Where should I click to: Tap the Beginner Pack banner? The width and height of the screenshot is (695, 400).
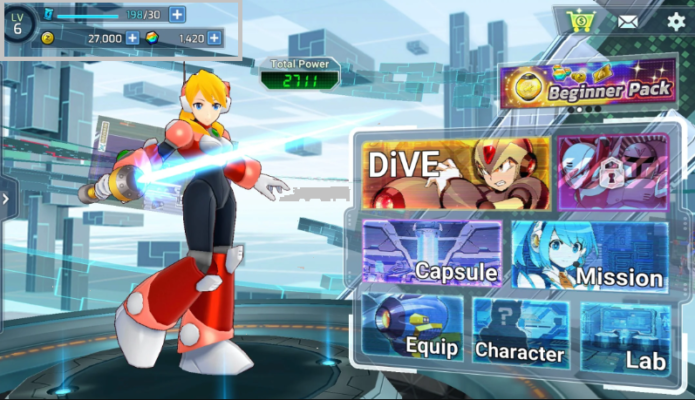[586, 86]
